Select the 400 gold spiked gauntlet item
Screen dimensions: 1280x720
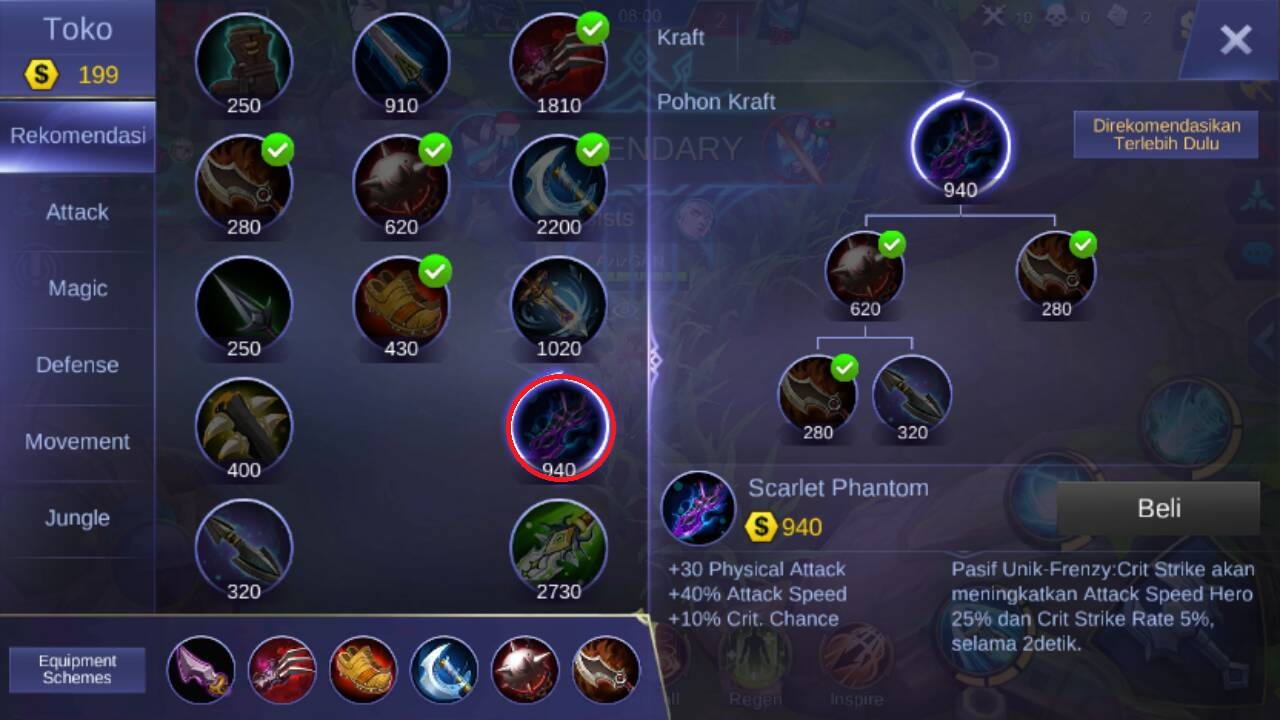pos(243,425)
